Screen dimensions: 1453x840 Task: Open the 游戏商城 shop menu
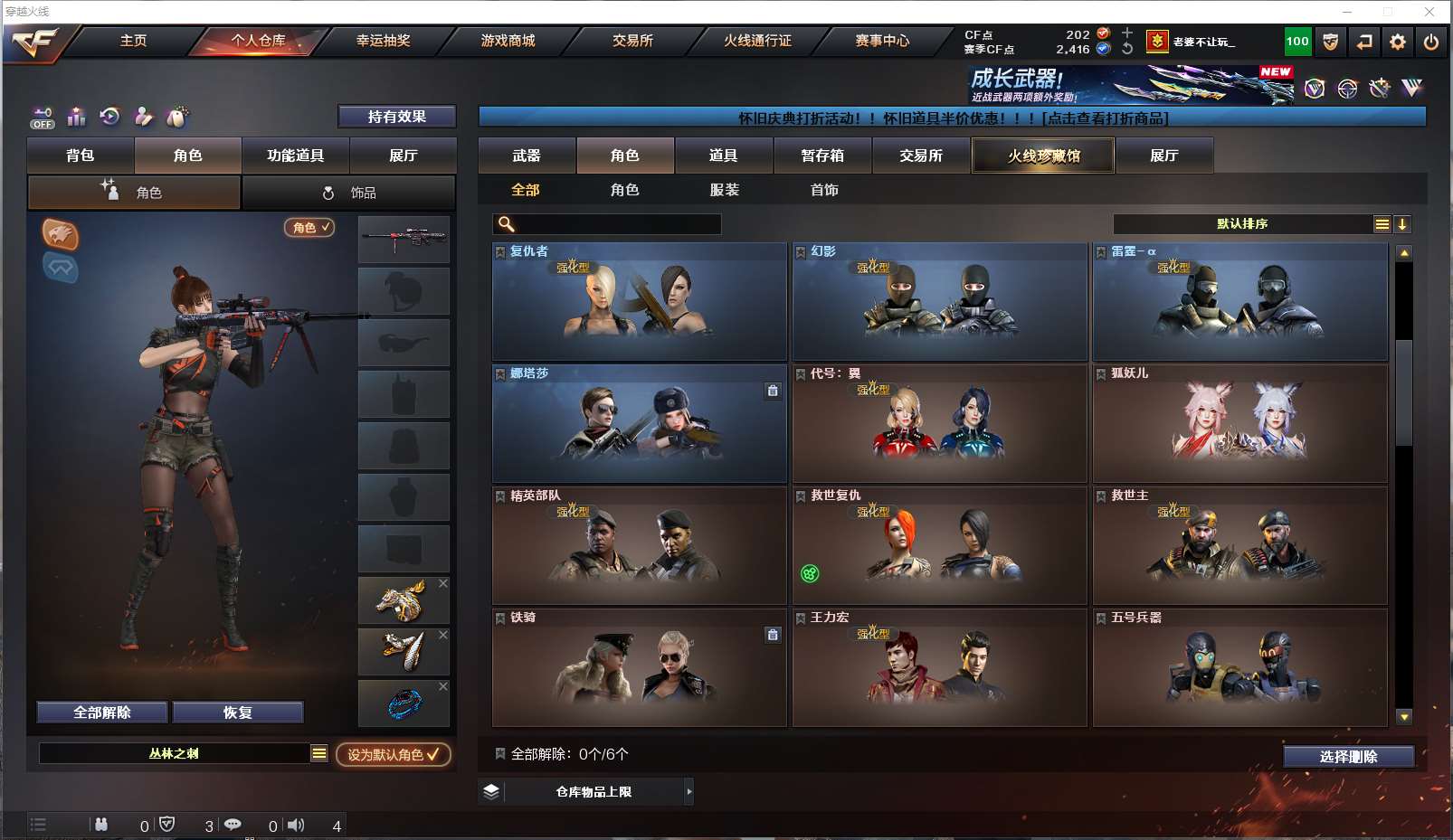coord(508,41)
